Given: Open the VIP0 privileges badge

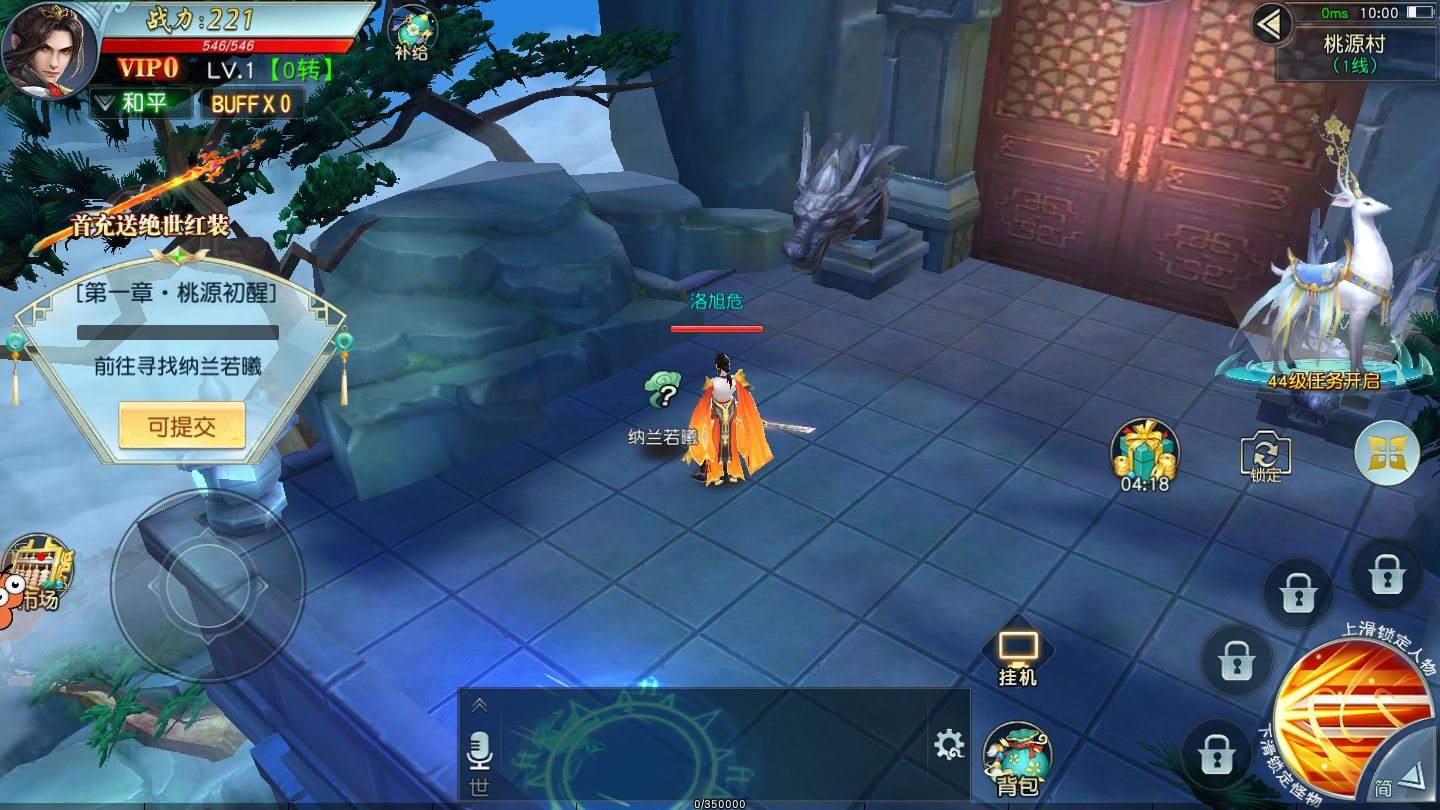Looking at the screenshot, I should pyautogui.click(x=148, y=69).
